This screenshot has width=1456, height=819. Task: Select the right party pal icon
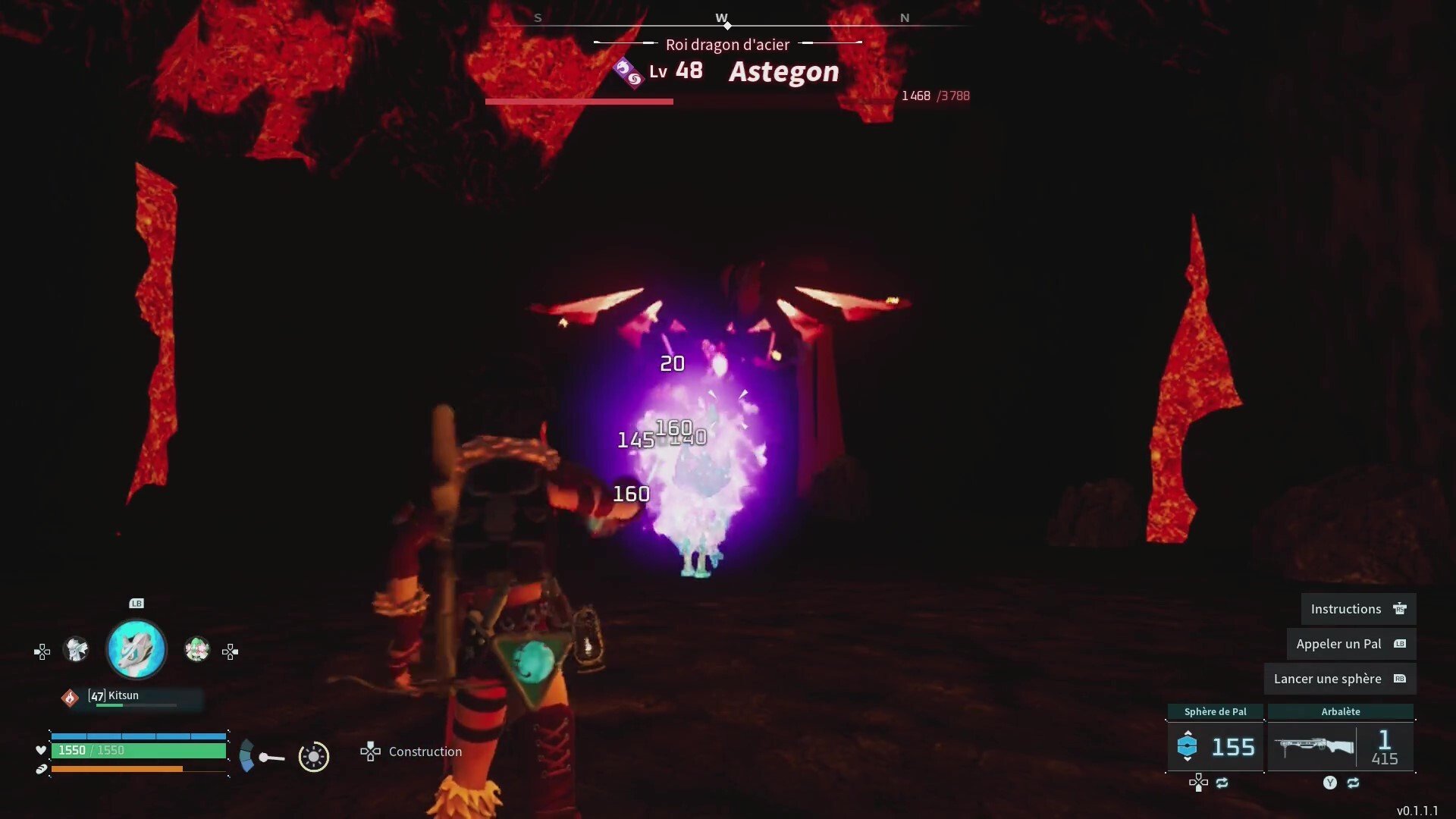[197, 649]
